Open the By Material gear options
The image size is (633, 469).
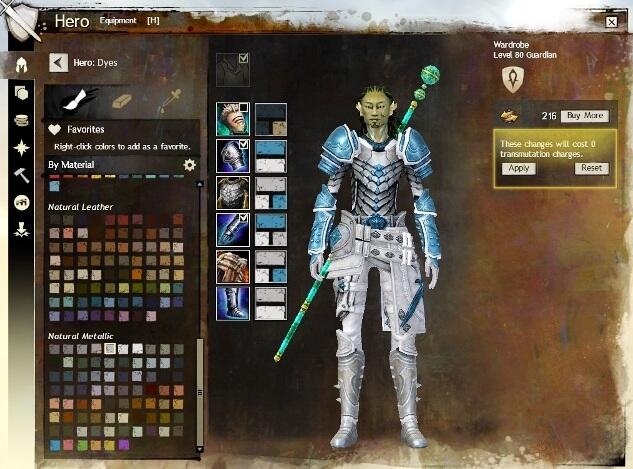(190, 165)
